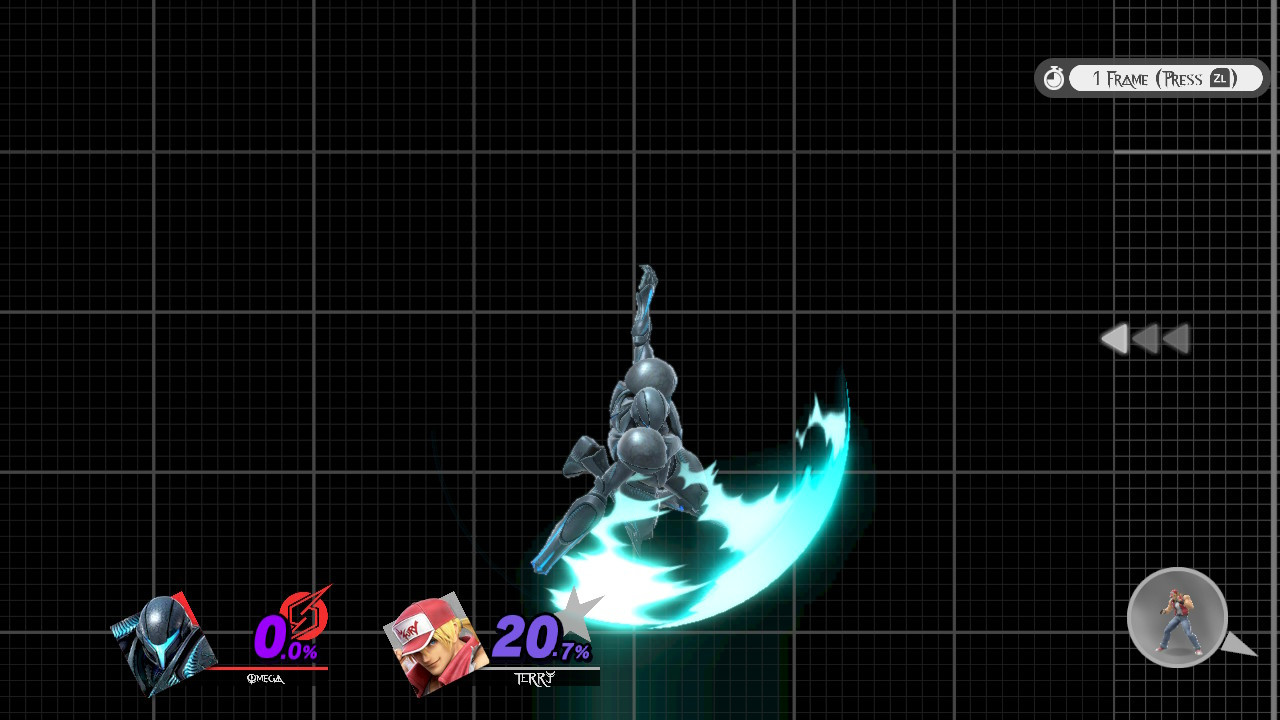
Task: Click the leftmost frame-rewind arrow
Action: click(1115, 339)
